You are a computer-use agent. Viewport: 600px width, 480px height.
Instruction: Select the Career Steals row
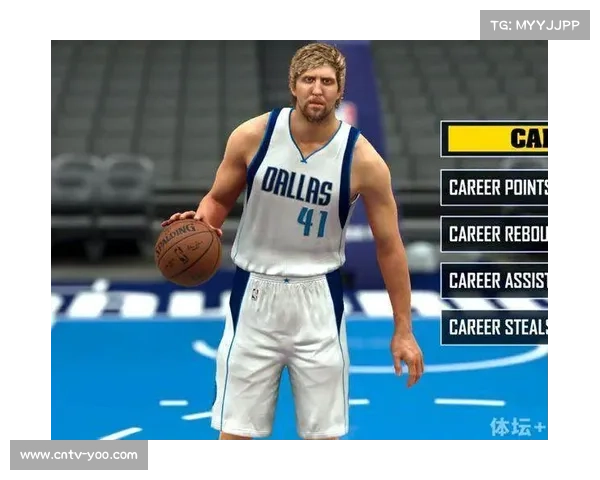[495, 327]
